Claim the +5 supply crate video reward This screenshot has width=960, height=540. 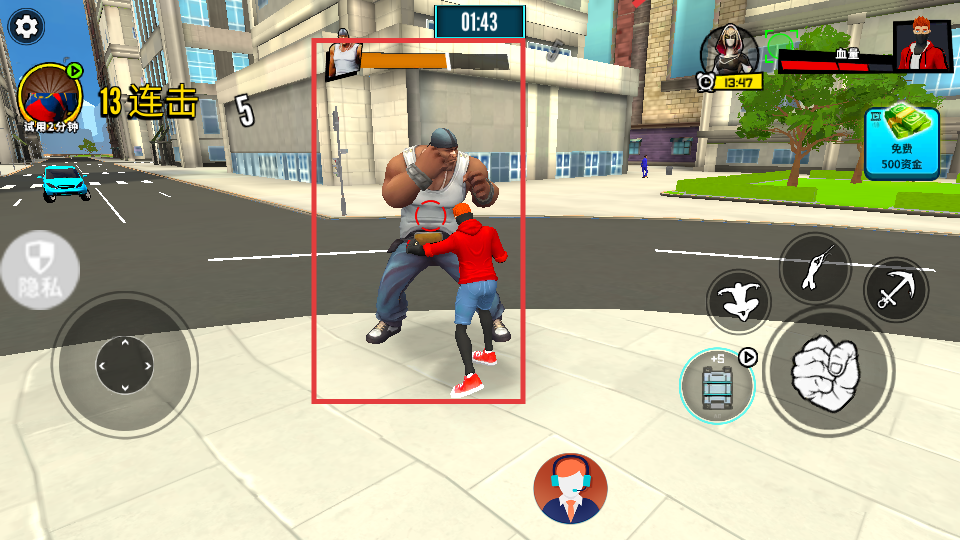(x=717, y=386)
